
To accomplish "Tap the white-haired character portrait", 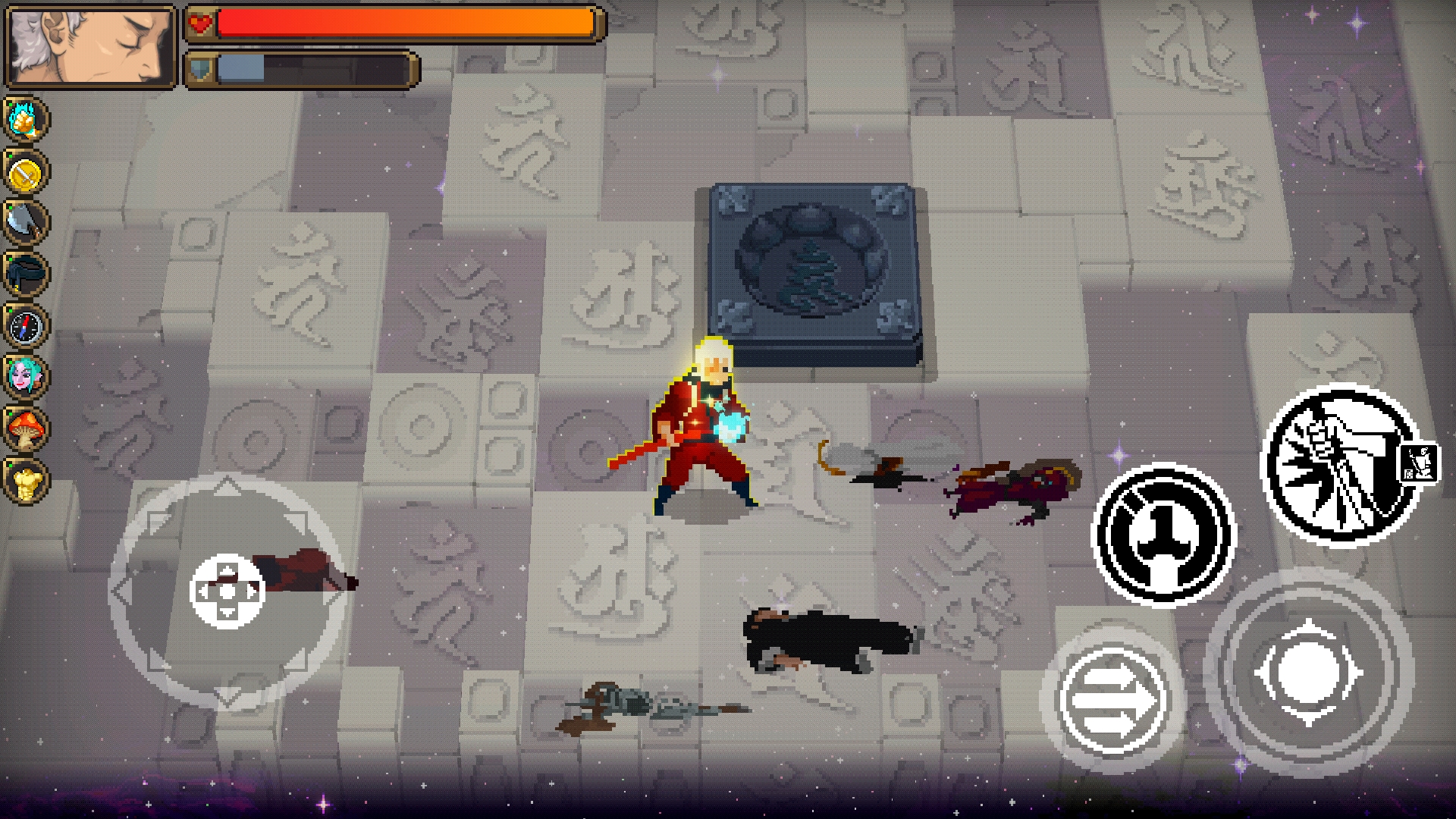I will coord(89,47).
